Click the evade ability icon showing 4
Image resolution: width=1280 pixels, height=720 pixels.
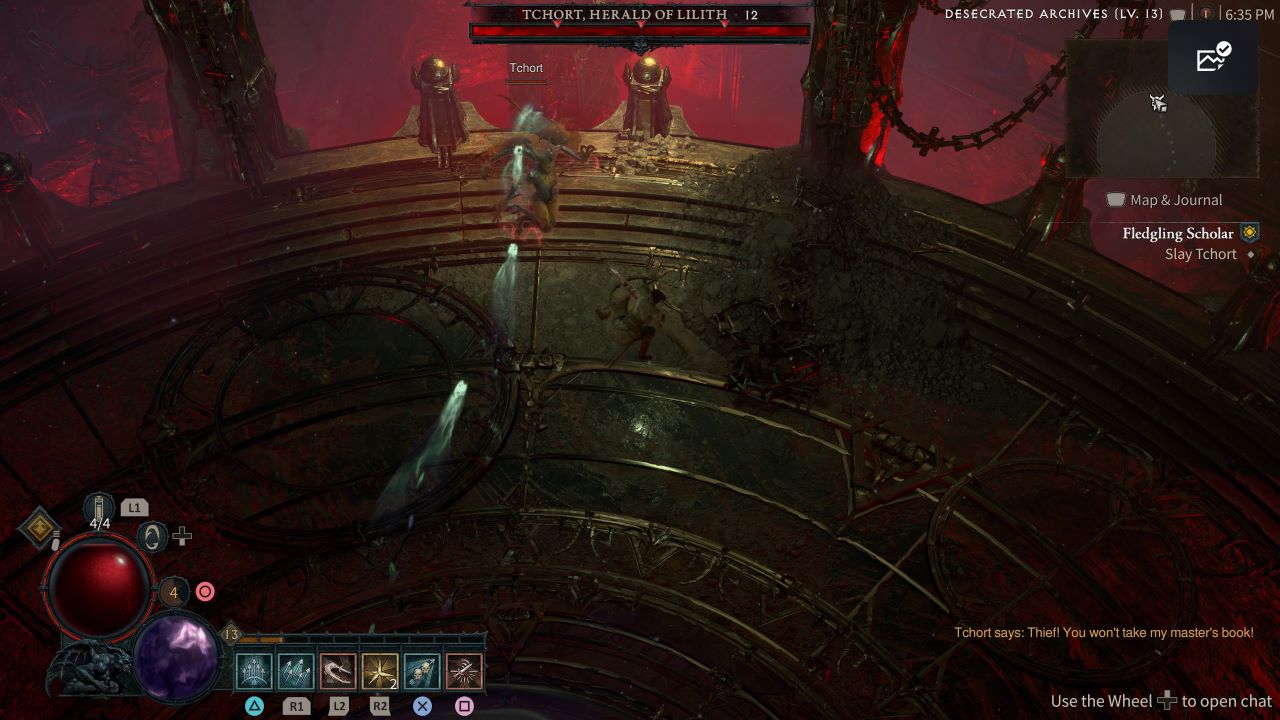(173, 593)
